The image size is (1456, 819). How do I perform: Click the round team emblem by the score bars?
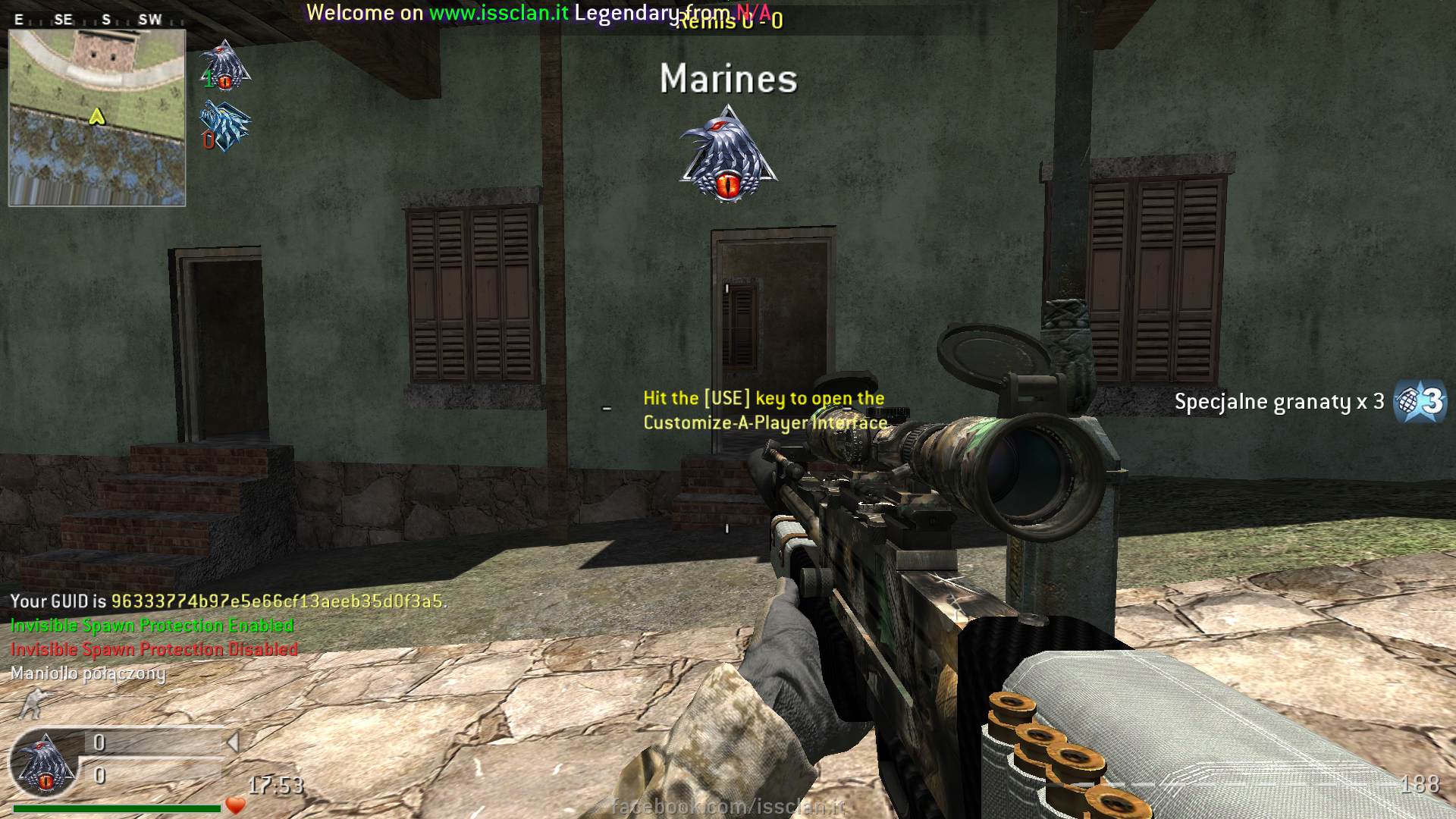[44, 765]
